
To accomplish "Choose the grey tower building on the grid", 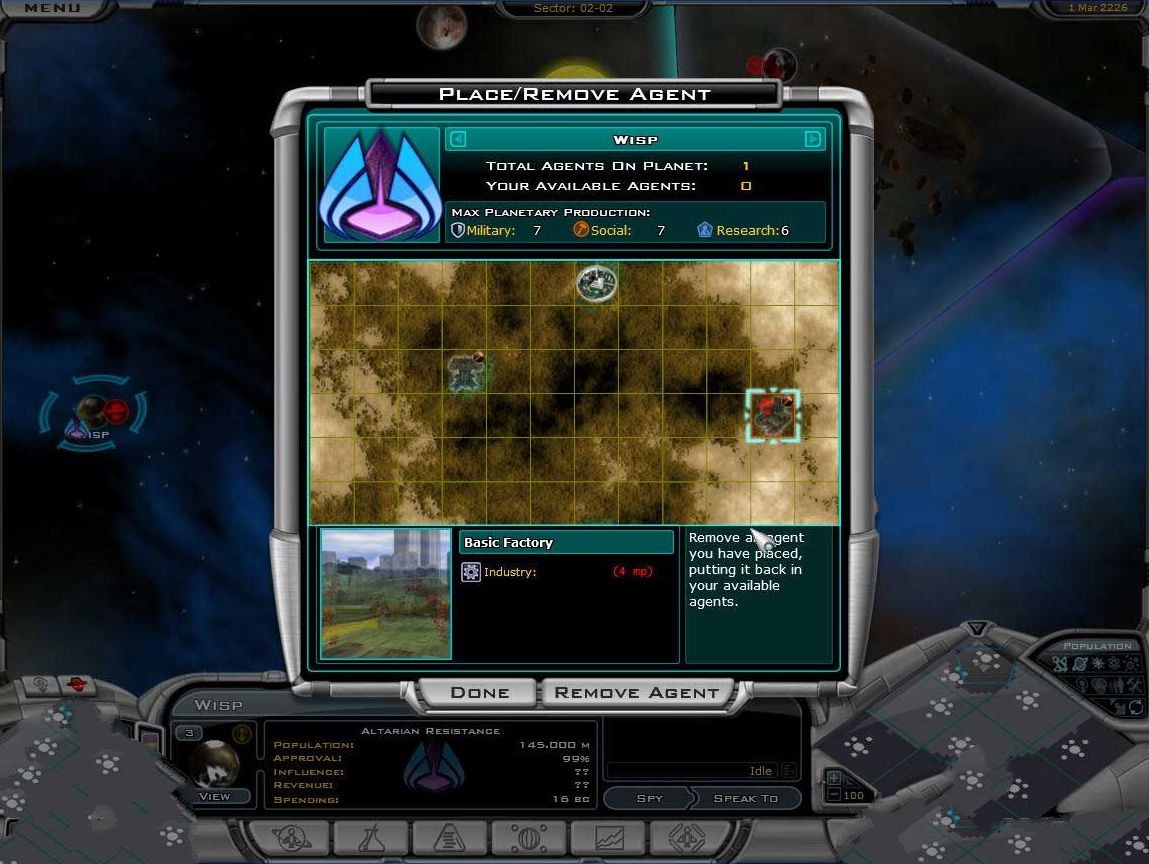I will point(465,371).
